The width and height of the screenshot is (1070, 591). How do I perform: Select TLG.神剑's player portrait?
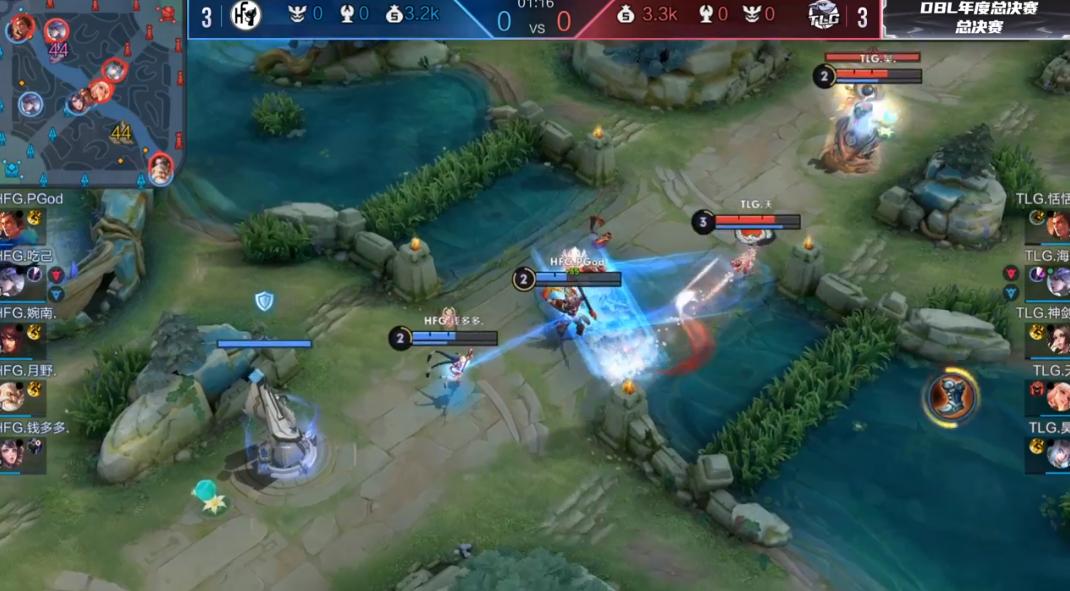1058,339
